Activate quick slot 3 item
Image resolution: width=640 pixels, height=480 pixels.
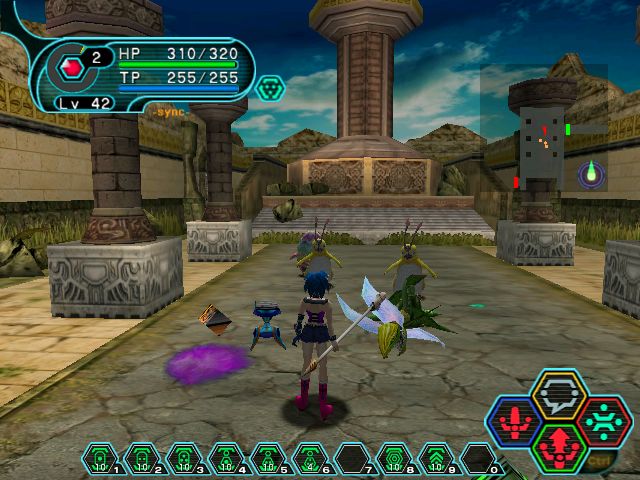coord(183,459)
